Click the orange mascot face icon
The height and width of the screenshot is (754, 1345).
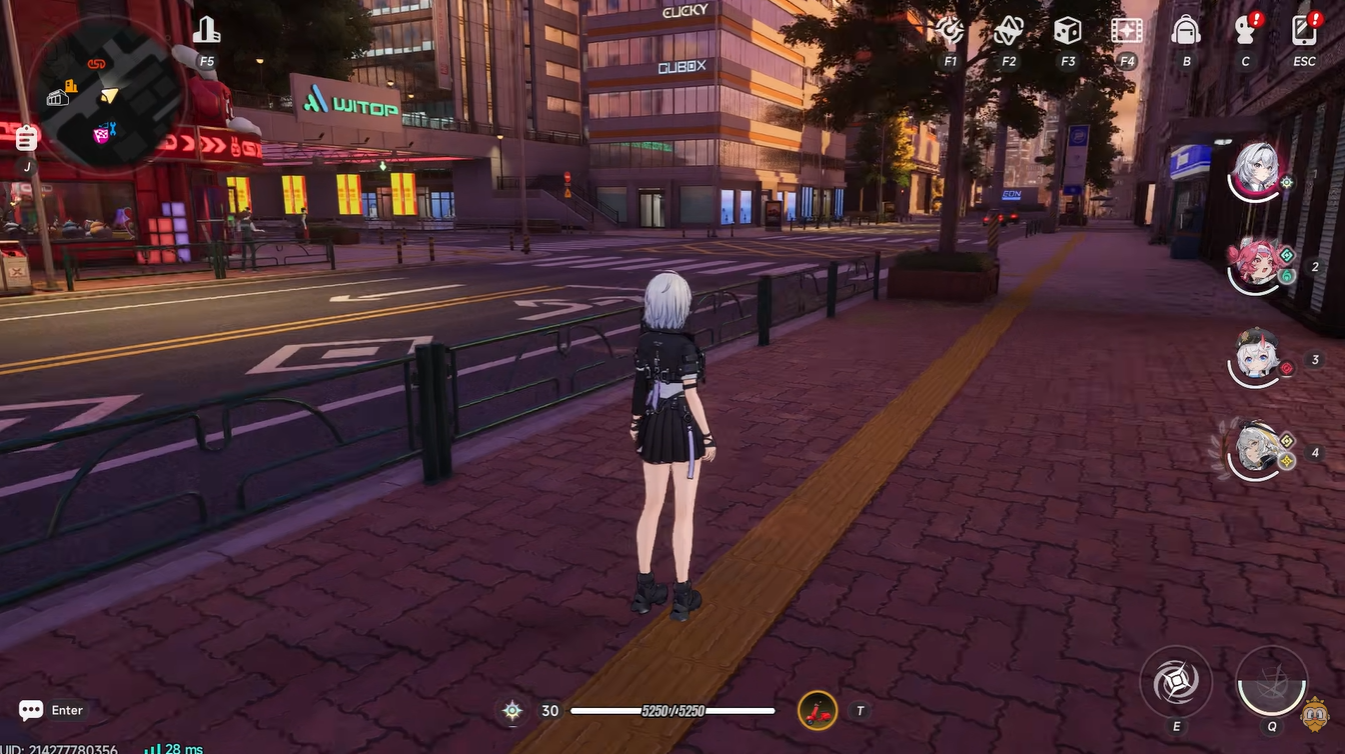point(1316,714)
